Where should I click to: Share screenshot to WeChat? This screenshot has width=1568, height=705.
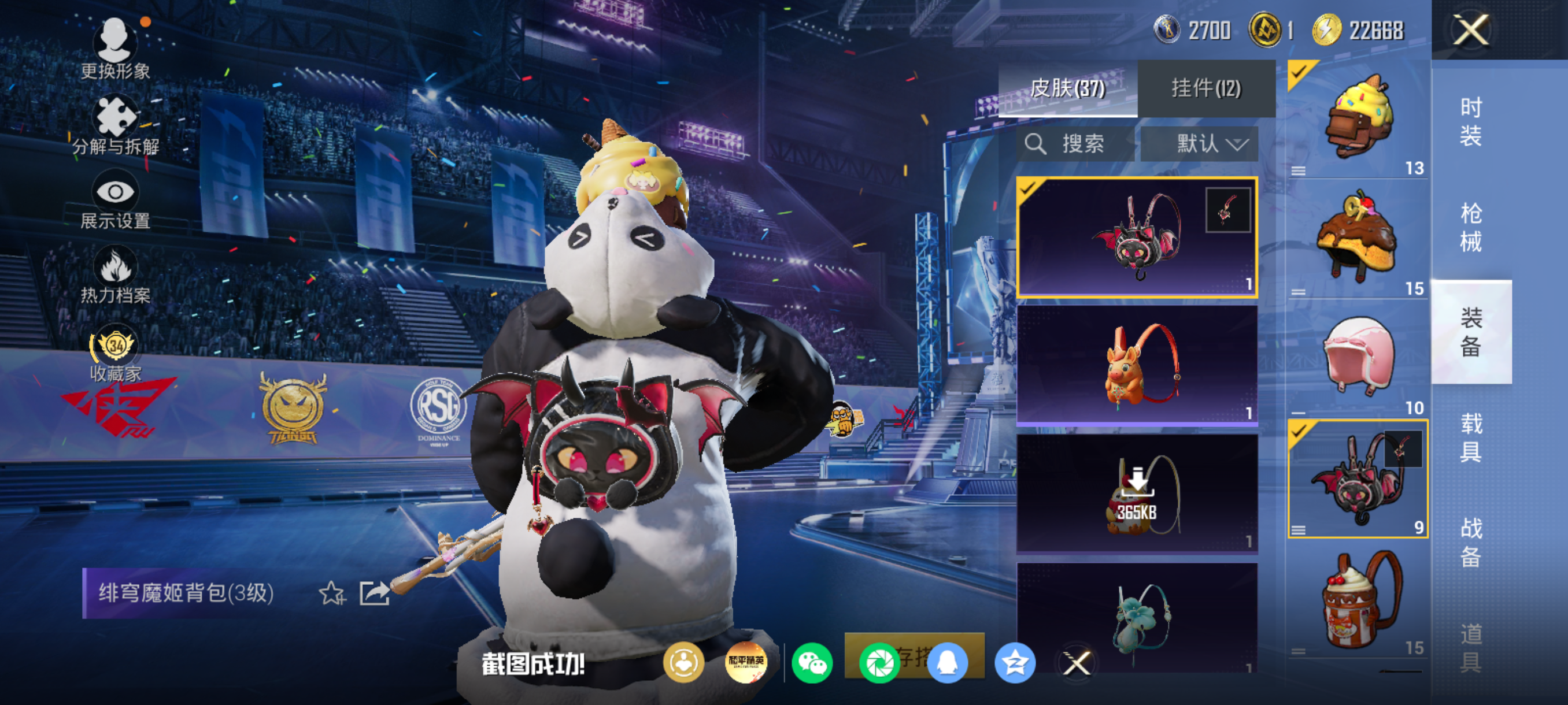coord(812,662)
